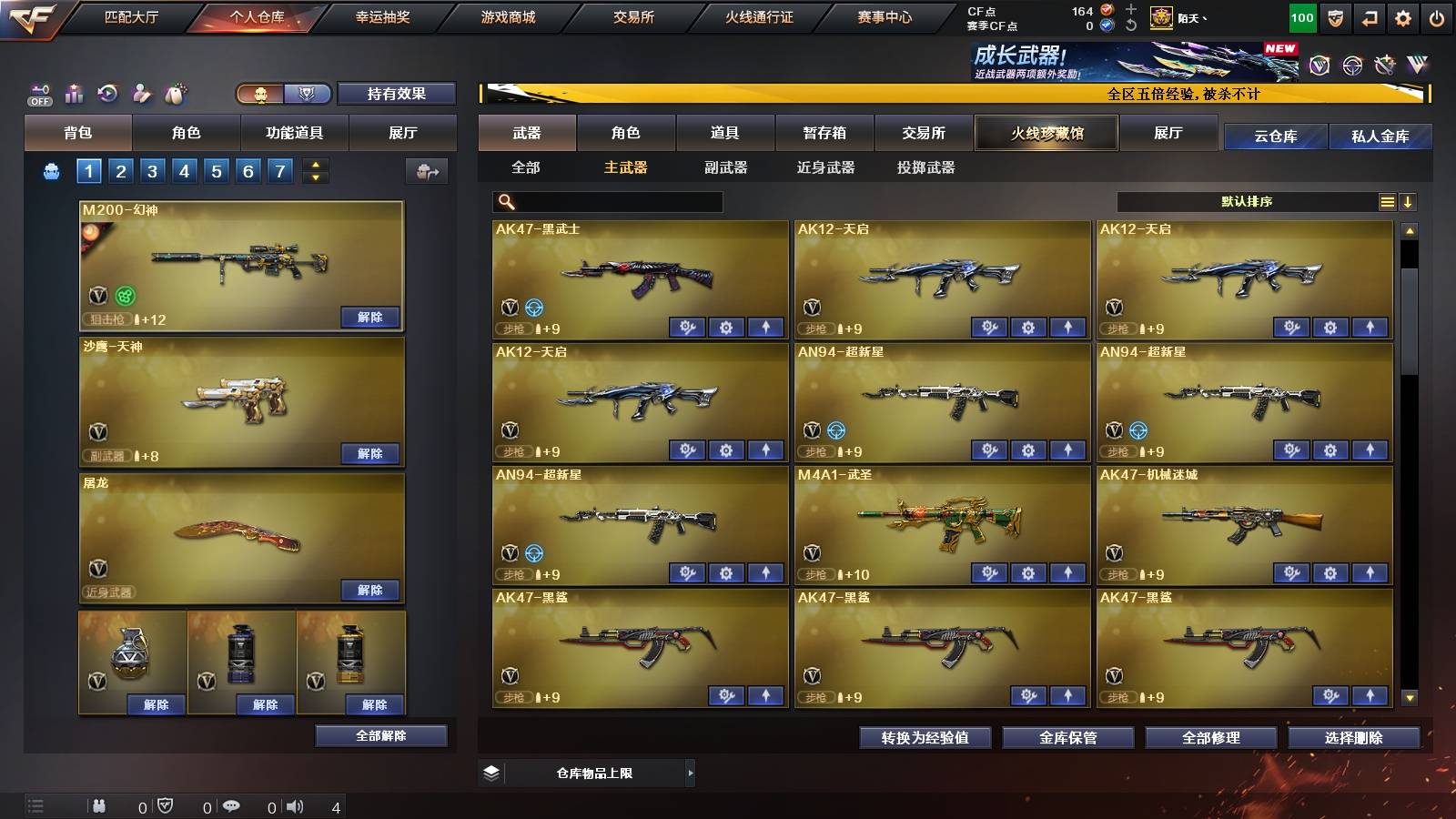Select backpack slot 4
Viewport: 1456px width, 819px height.
187,170
